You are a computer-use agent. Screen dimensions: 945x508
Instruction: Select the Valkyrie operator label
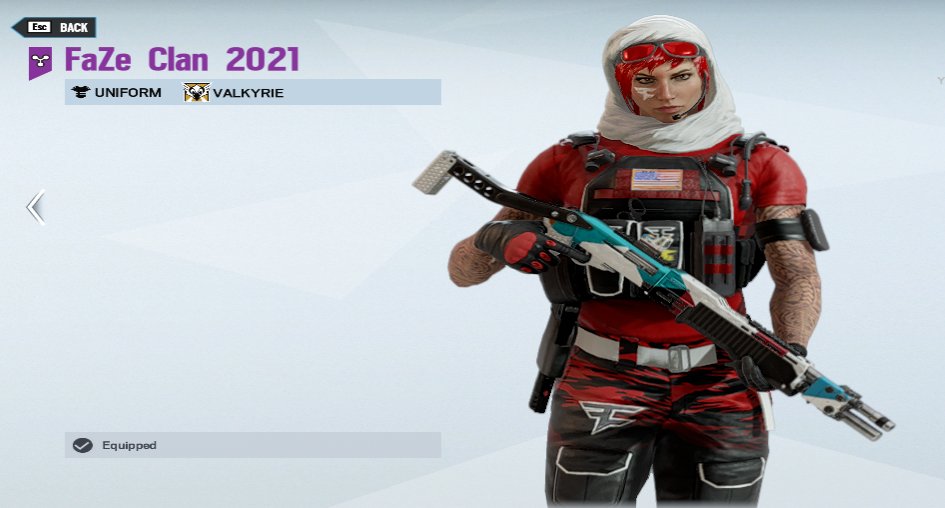tap(235, 93)
